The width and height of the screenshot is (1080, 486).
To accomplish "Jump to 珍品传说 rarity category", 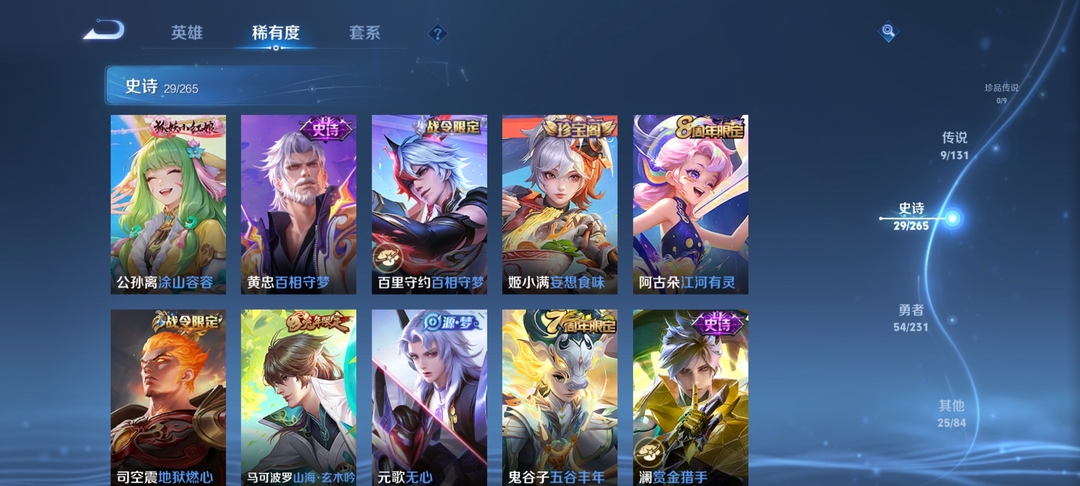I will [x=1001, y=92].
